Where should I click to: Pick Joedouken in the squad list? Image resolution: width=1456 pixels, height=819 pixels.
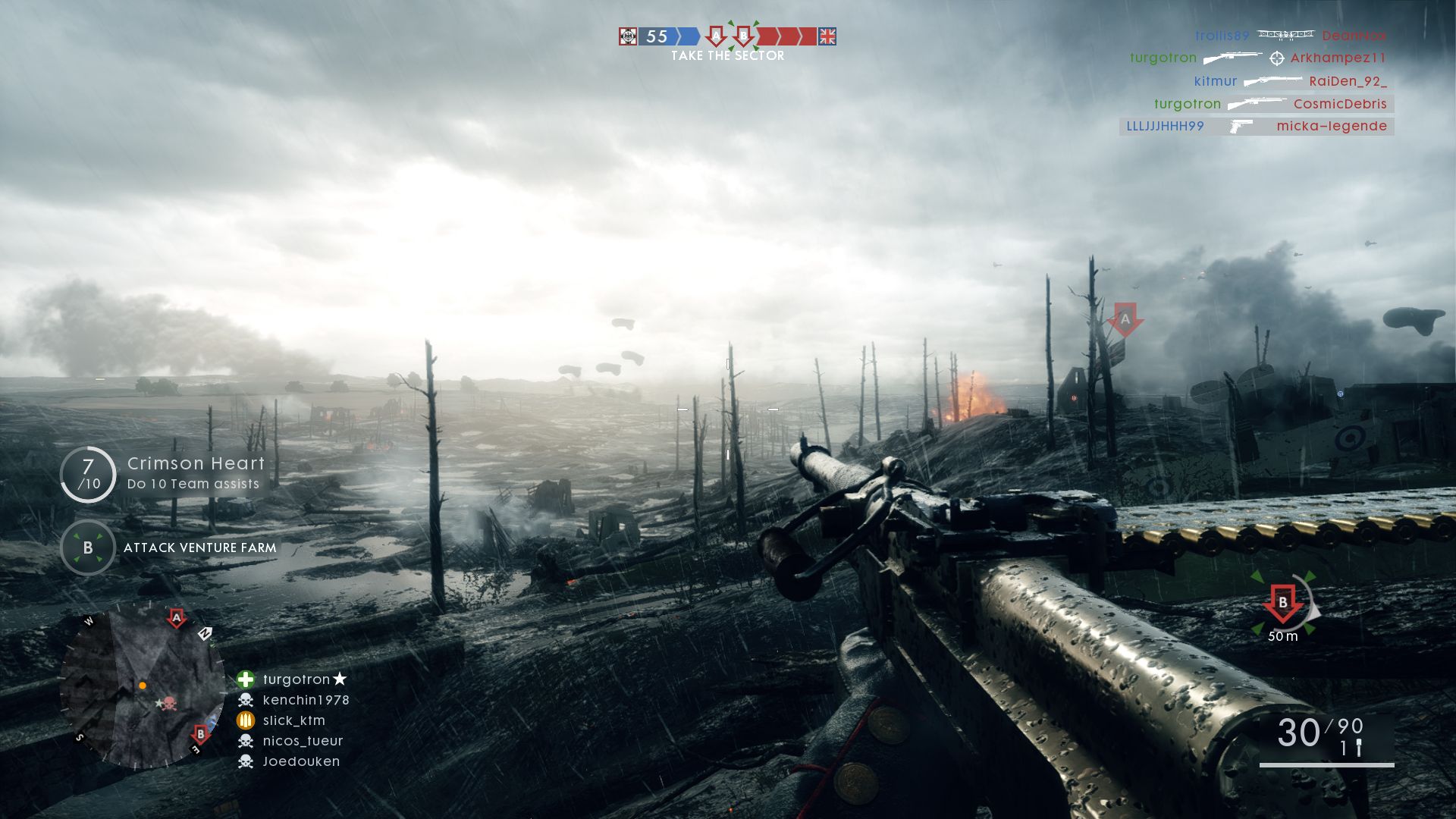click(x=301, y=761)
